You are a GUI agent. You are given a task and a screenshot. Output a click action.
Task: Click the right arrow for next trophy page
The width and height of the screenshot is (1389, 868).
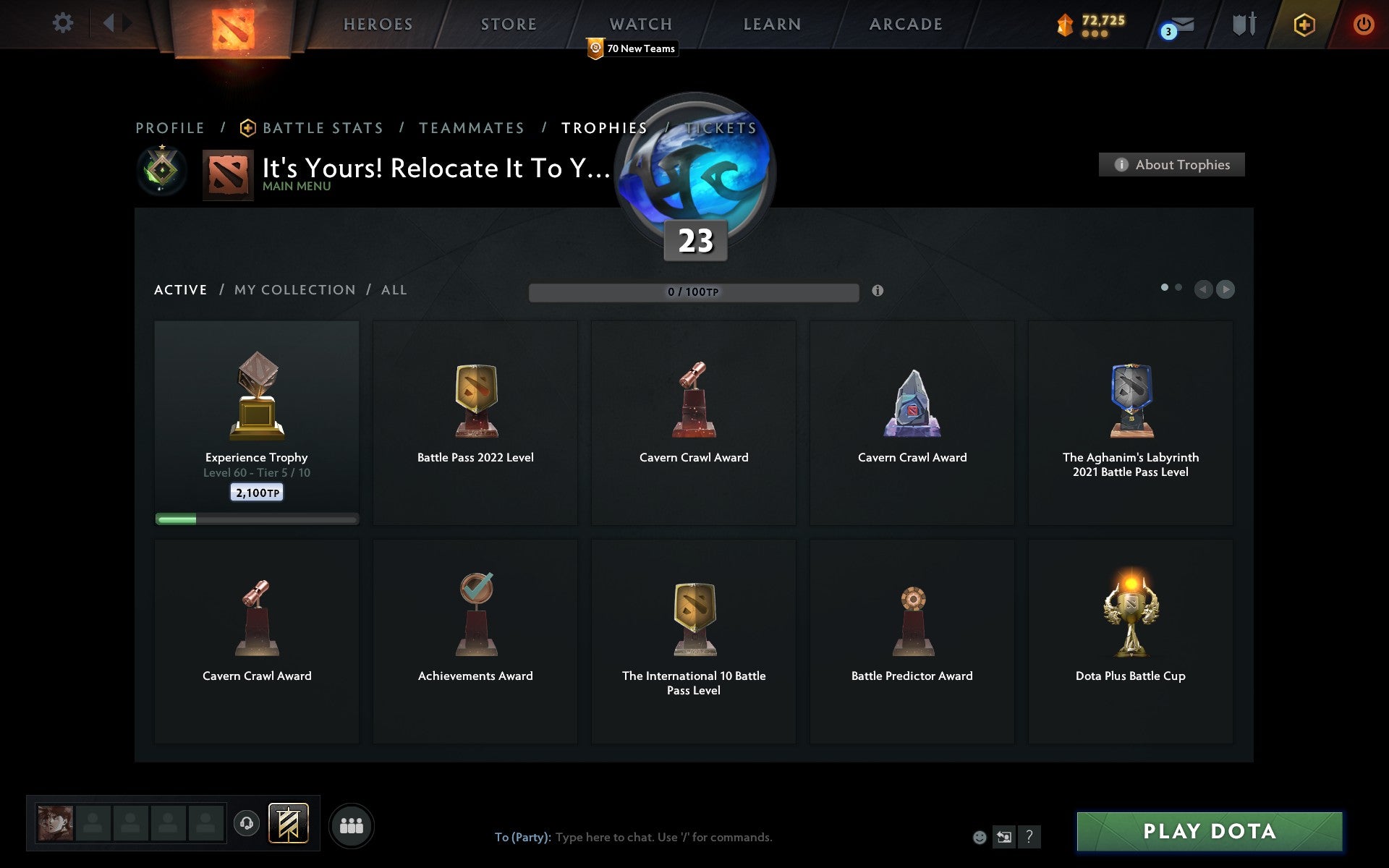(x=1225, y=289)
